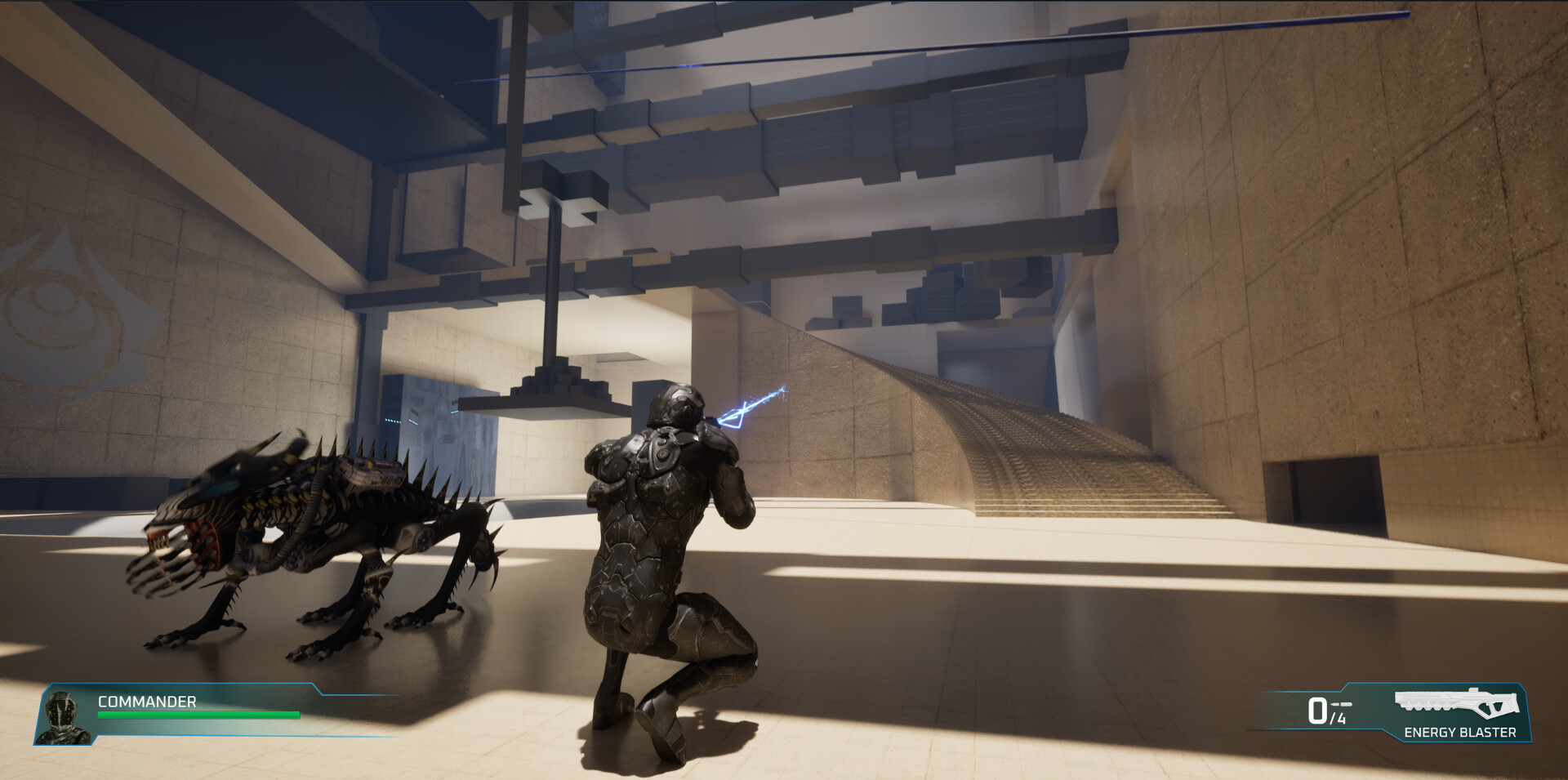Viewport: 1568px width, 780px height.
Task: Click the Commander helmet portrait
Action: pyautogui.click(x=63, y=717)
